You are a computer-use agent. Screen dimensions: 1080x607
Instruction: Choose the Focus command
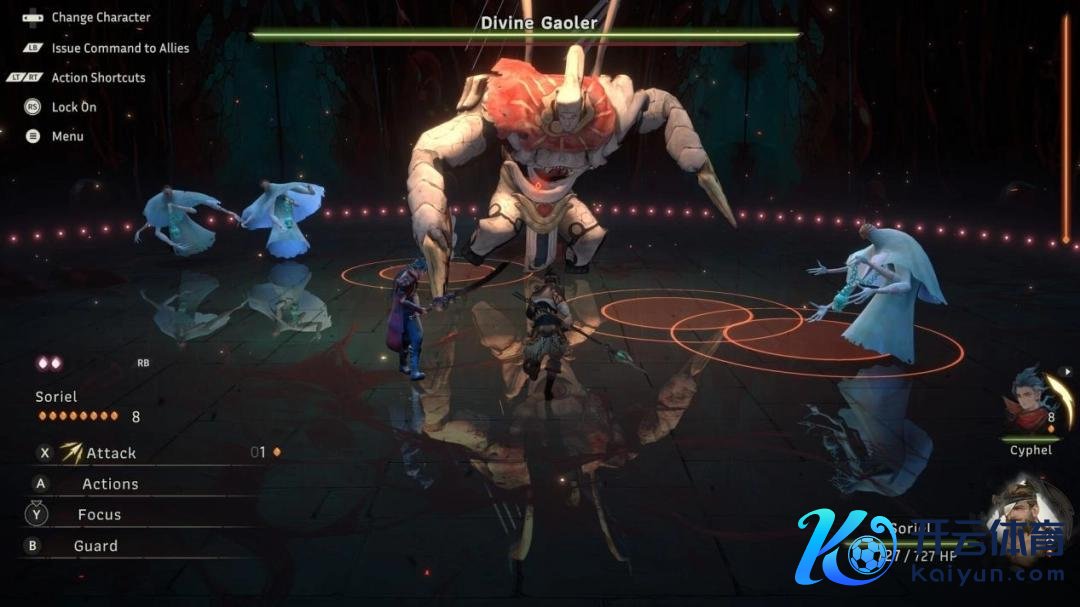pyautogui.click(x=99, y=515)
